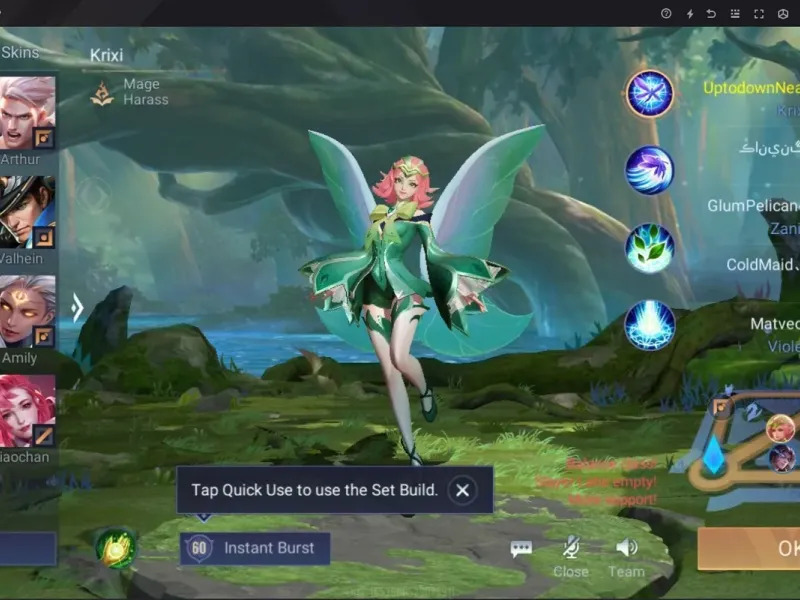View Krixi's swirling wave skill icon
Screen dimensions: 800x600
coord(650,170)
